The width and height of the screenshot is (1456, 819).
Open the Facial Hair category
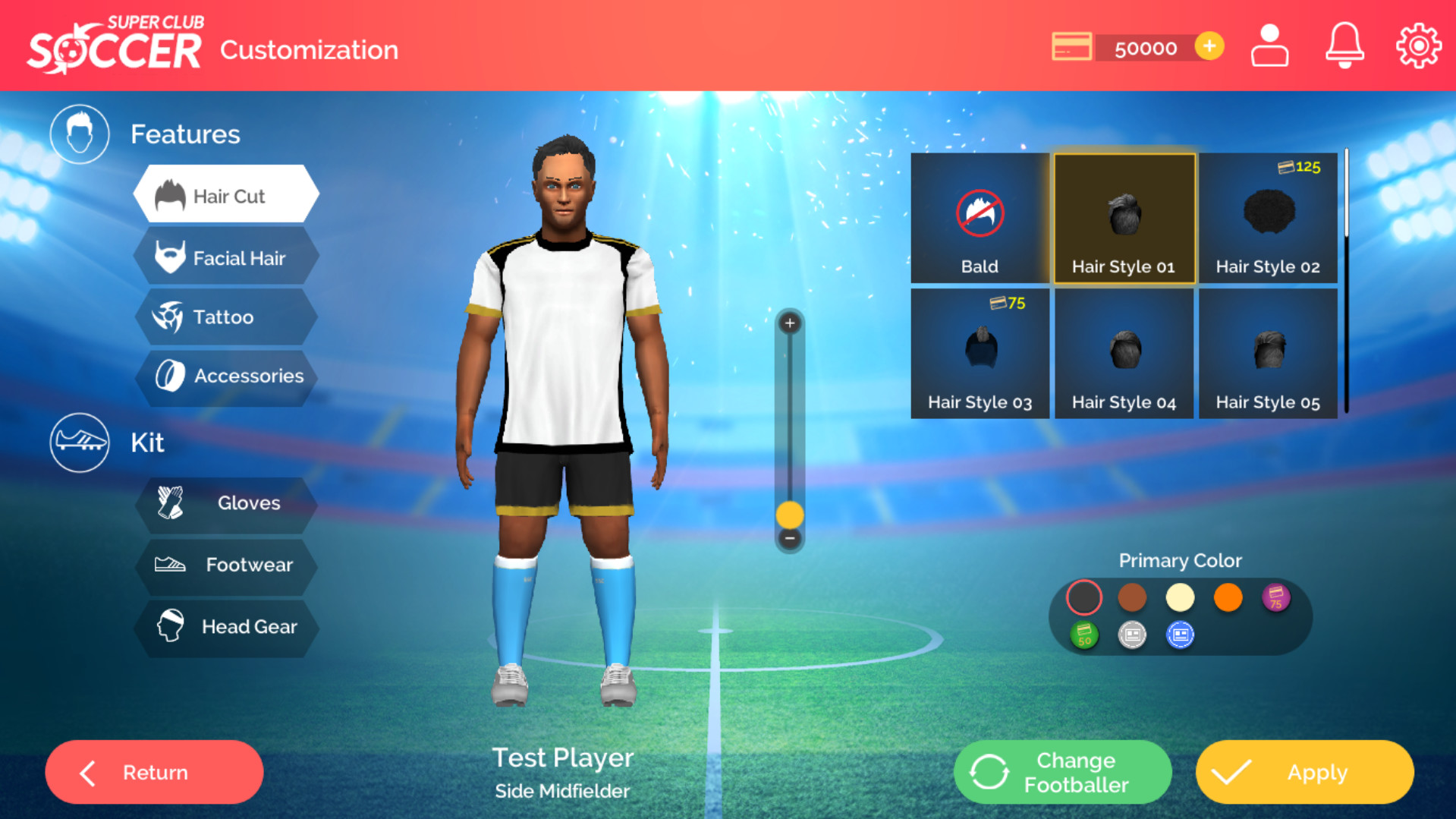(x=226, y=258)
